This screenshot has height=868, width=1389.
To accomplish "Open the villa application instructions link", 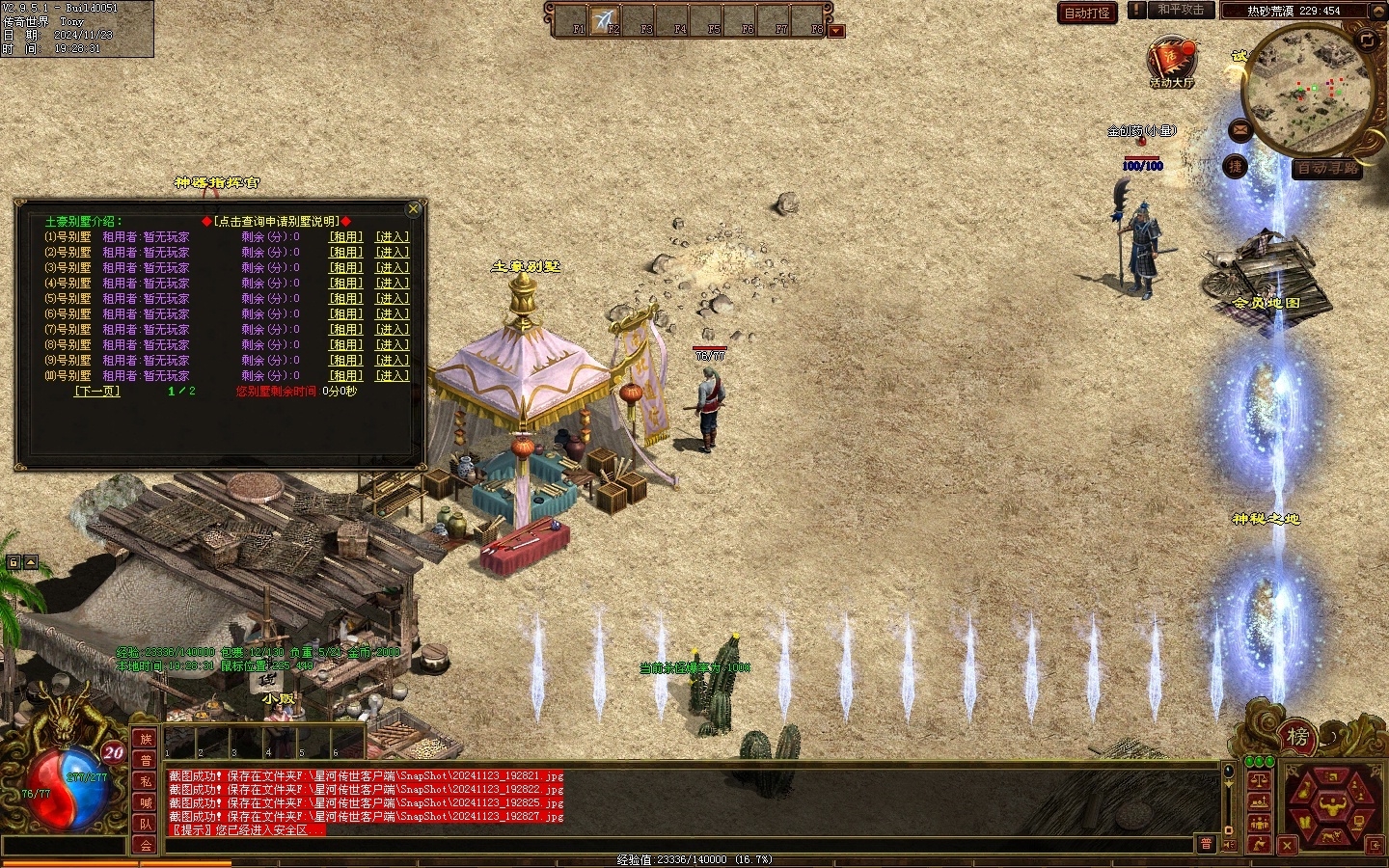I will pos(277,221).
